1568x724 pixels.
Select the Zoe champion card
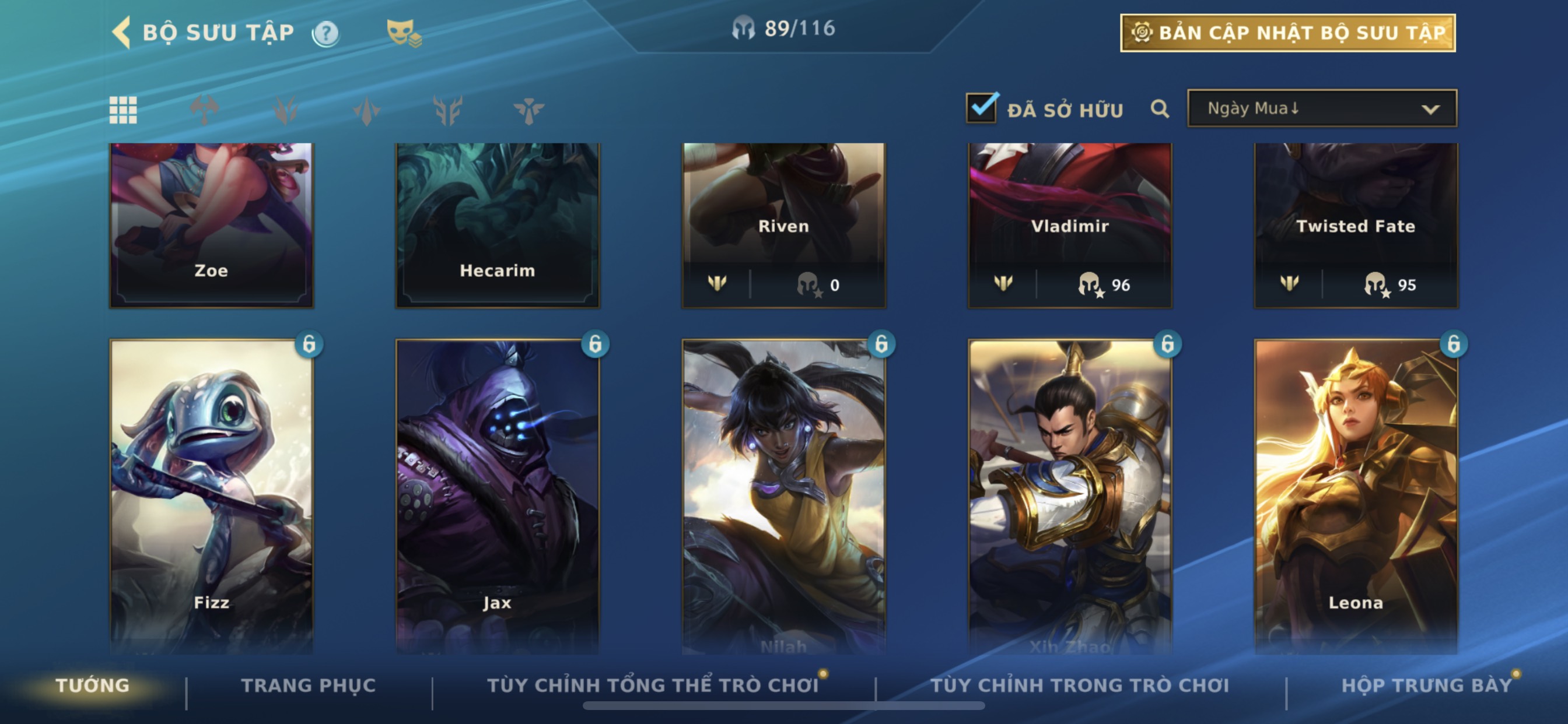tap(211, 225)
